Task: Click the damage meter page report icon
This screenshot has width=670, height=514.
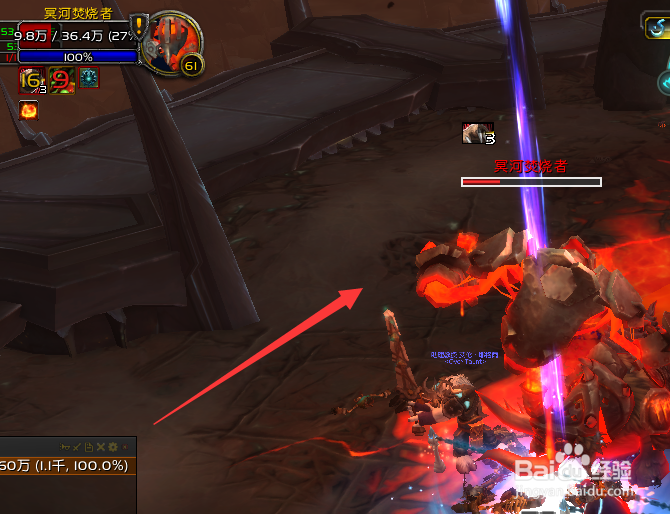Action: (x=87, y=446)
